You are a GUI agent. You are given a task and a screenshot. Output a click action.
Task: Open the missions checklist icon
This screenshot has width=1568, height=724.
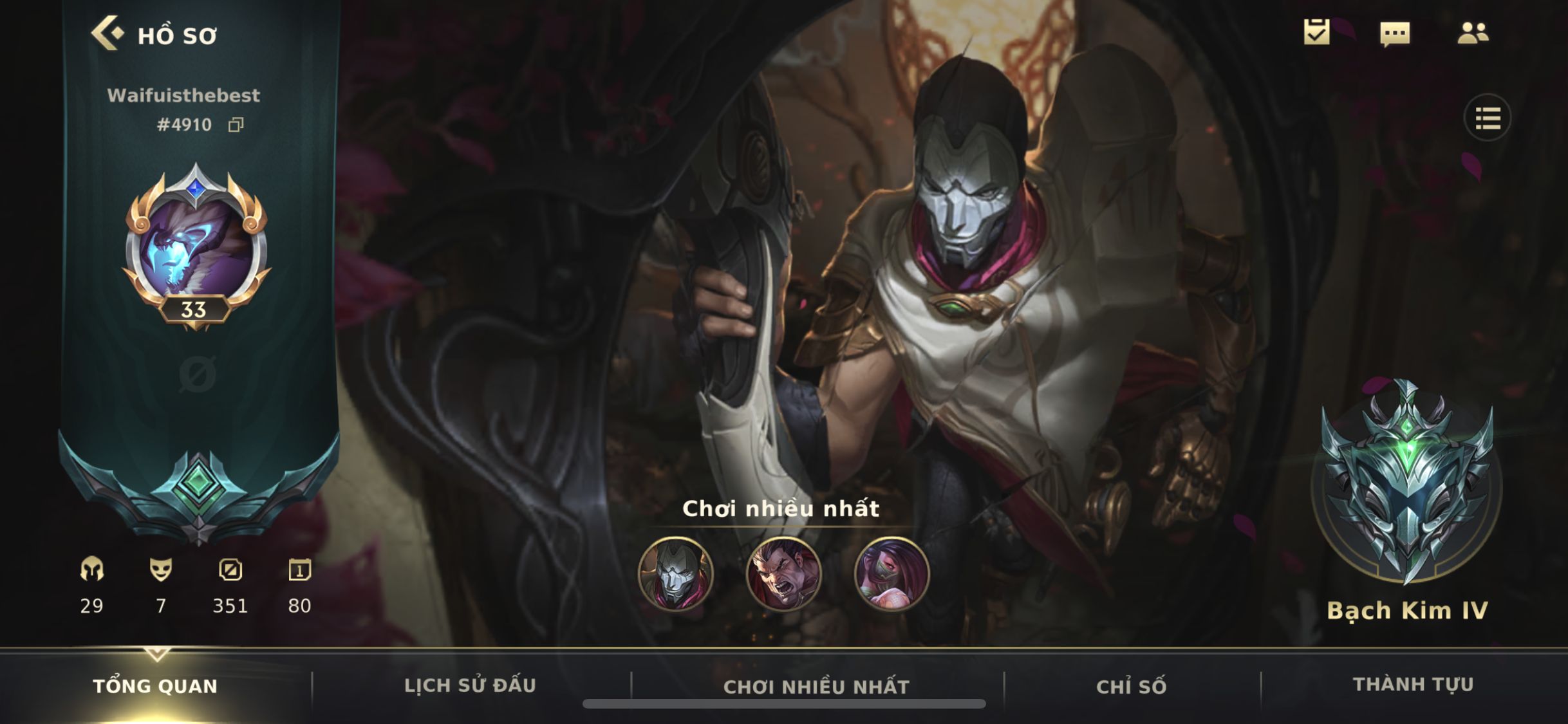(x=1316, y=32)
